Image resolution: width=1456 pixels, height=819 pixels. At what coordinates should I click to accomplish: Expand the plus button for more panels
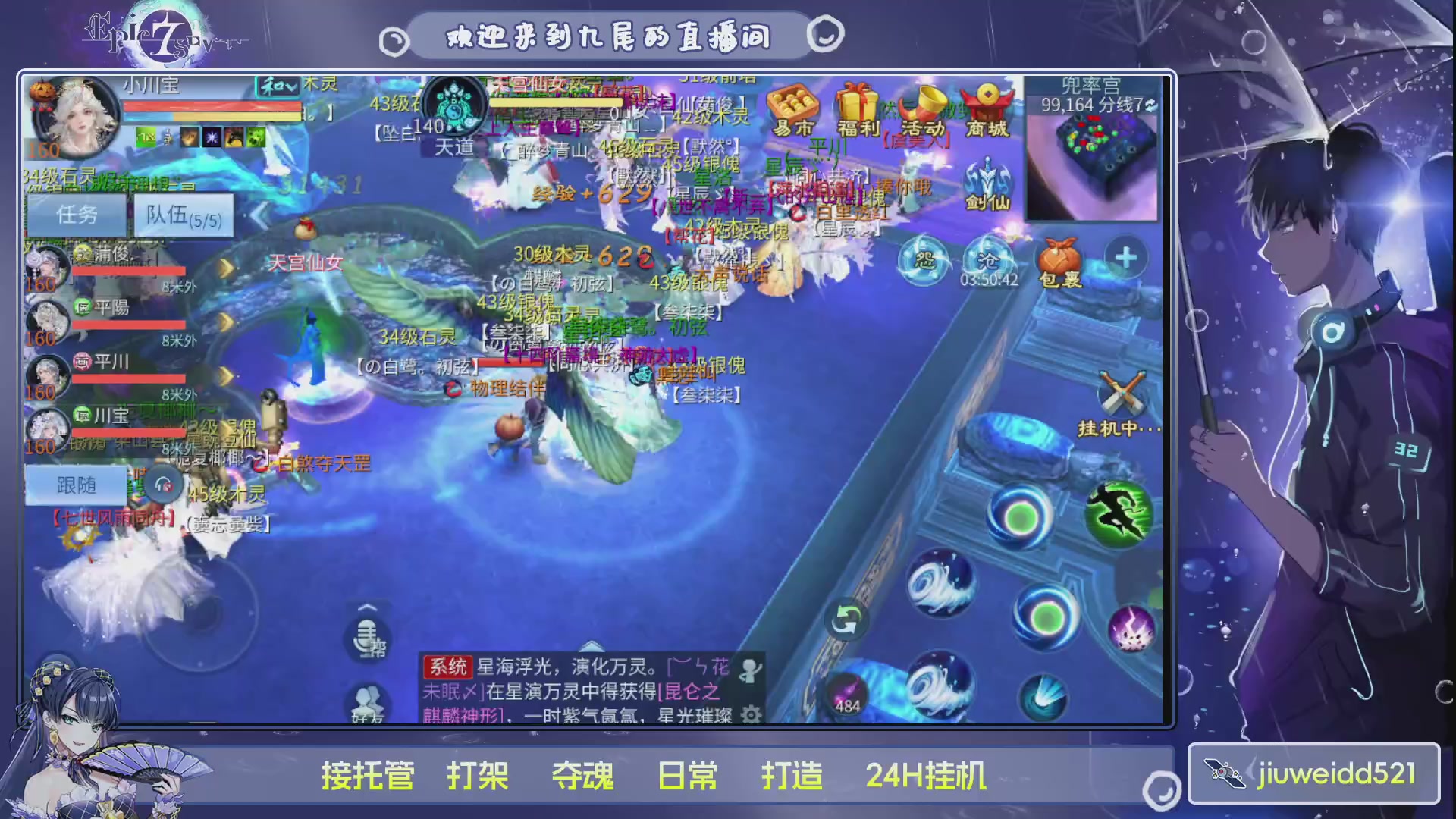(1125, 258)
